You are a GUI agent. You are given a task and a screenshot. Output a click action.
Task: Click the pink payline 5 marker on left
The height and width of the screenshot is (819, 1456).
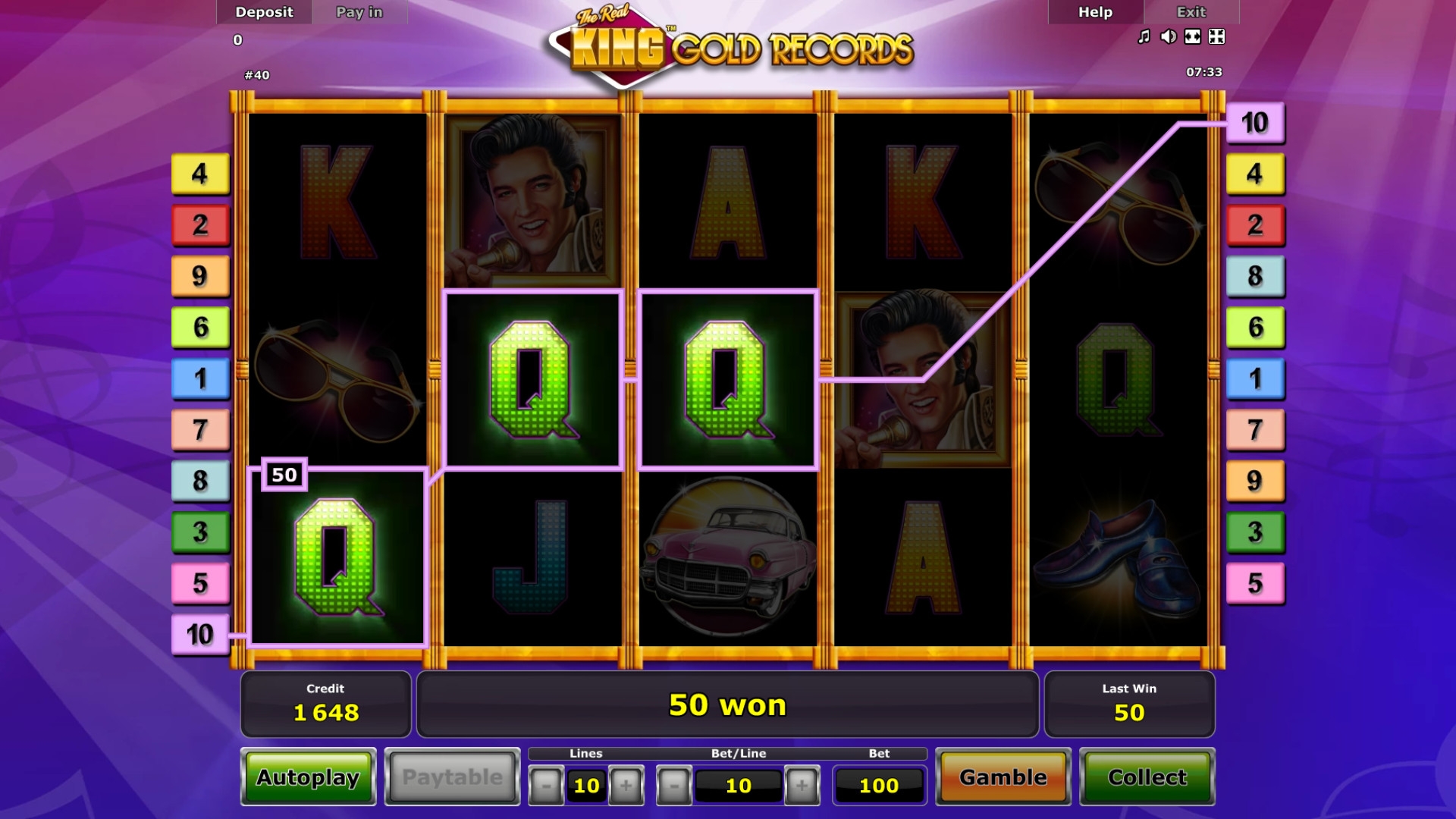[x=200, y=583]
